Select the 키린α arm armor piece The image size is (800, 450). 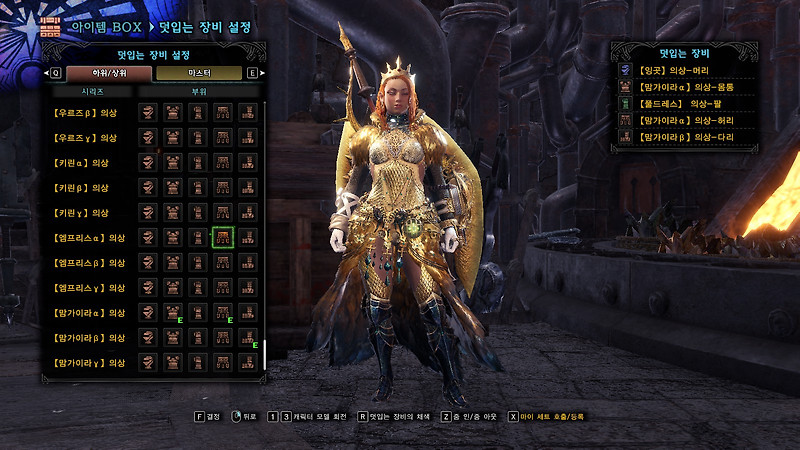coord(198,162)
